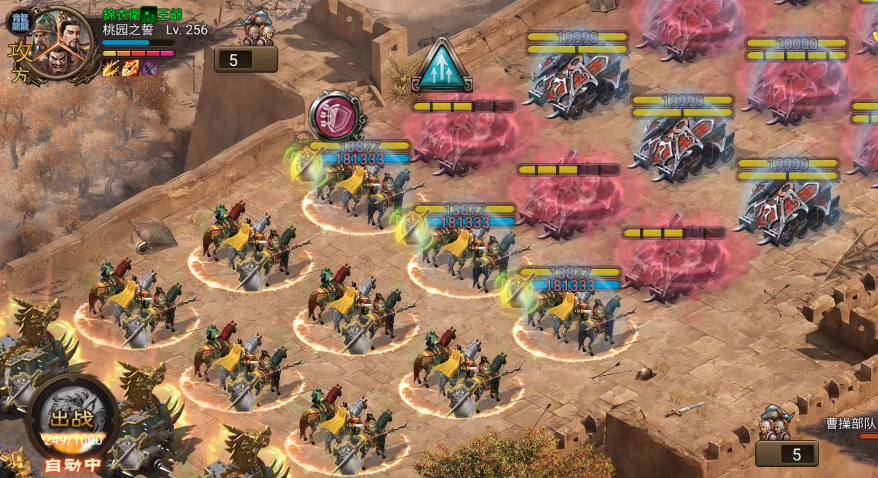Choose the purple skill icon under hero bars
The image size is (878, 478).
tap(149, 68)
